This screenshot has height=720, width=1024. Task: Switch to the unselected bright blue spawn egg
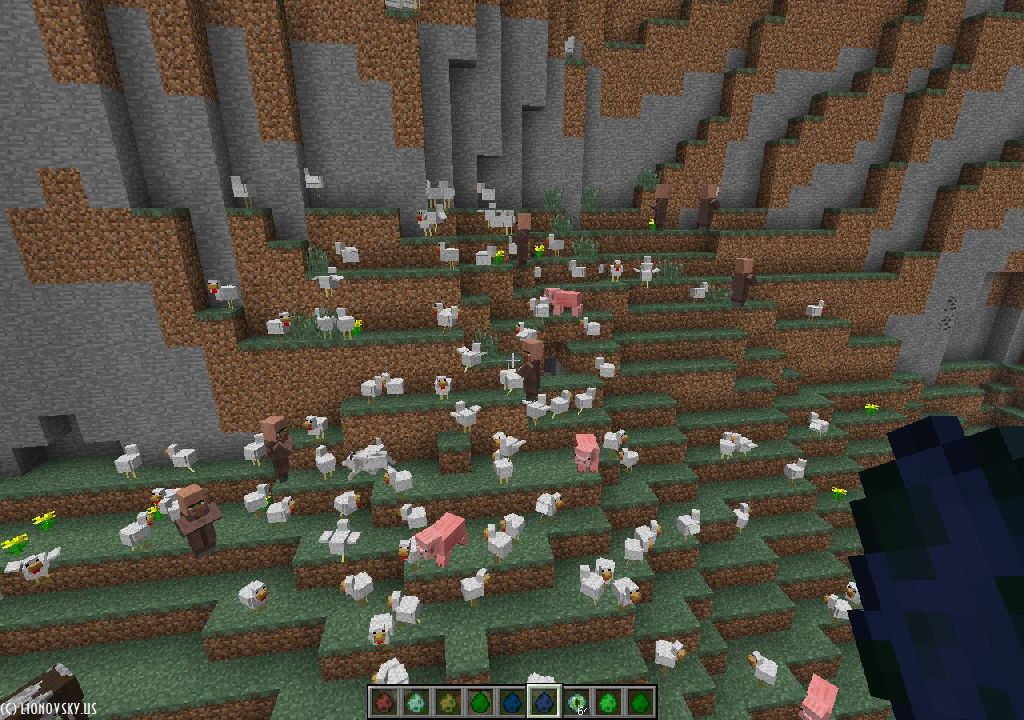(512, 702)
